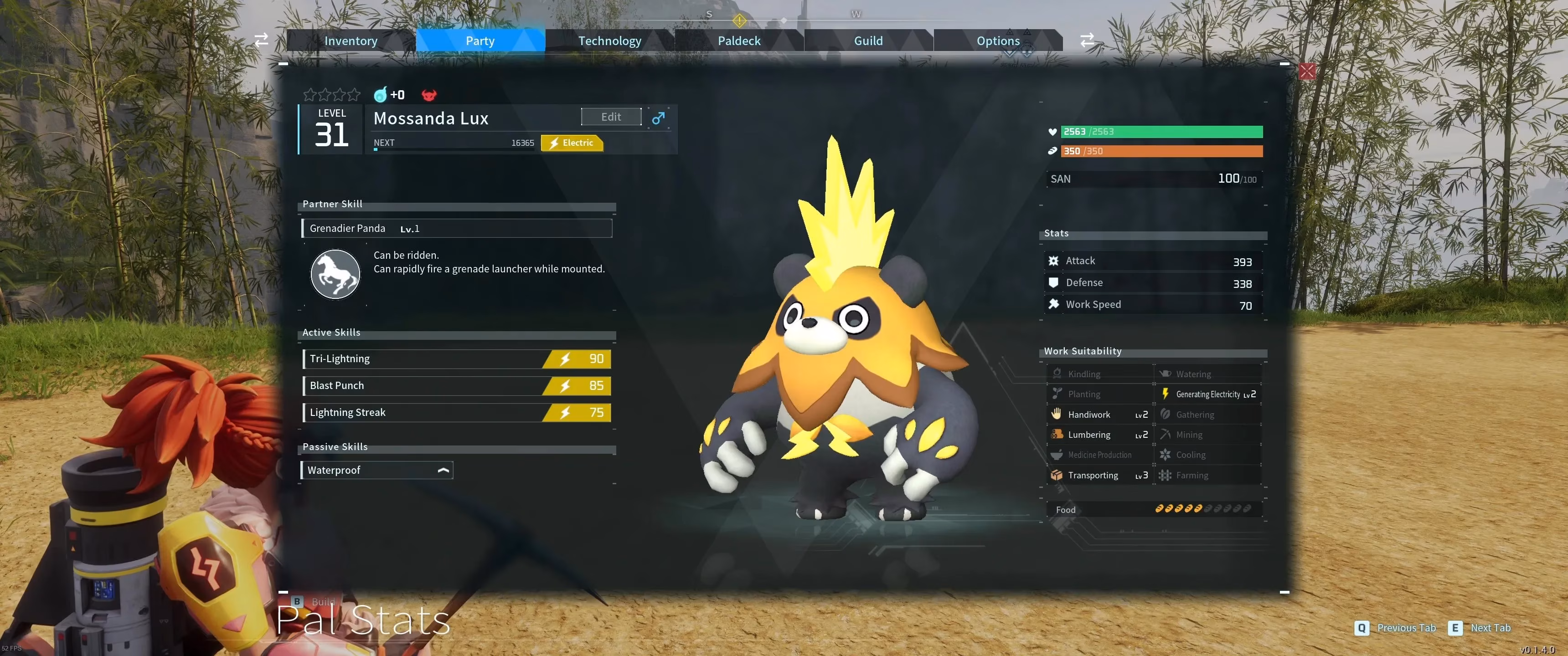The width and height of the screenshot is (1568, 656).
Task: Click the Generating Electricity lightning icon
Action: click(x=1166, y=394)
